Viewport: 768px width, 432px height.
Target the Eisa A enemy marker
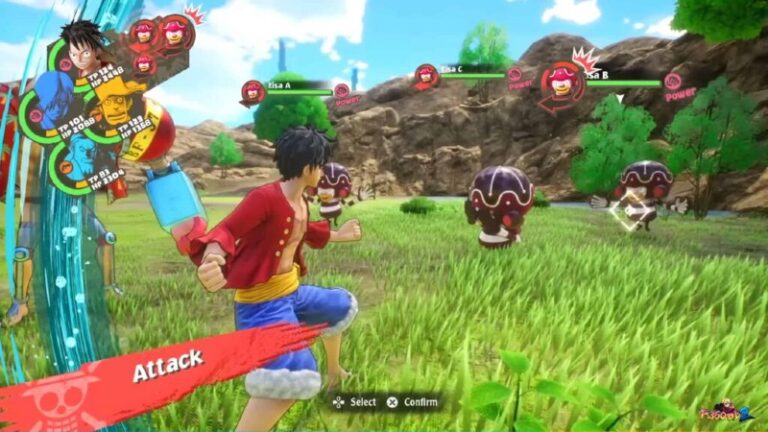[253, 92]
